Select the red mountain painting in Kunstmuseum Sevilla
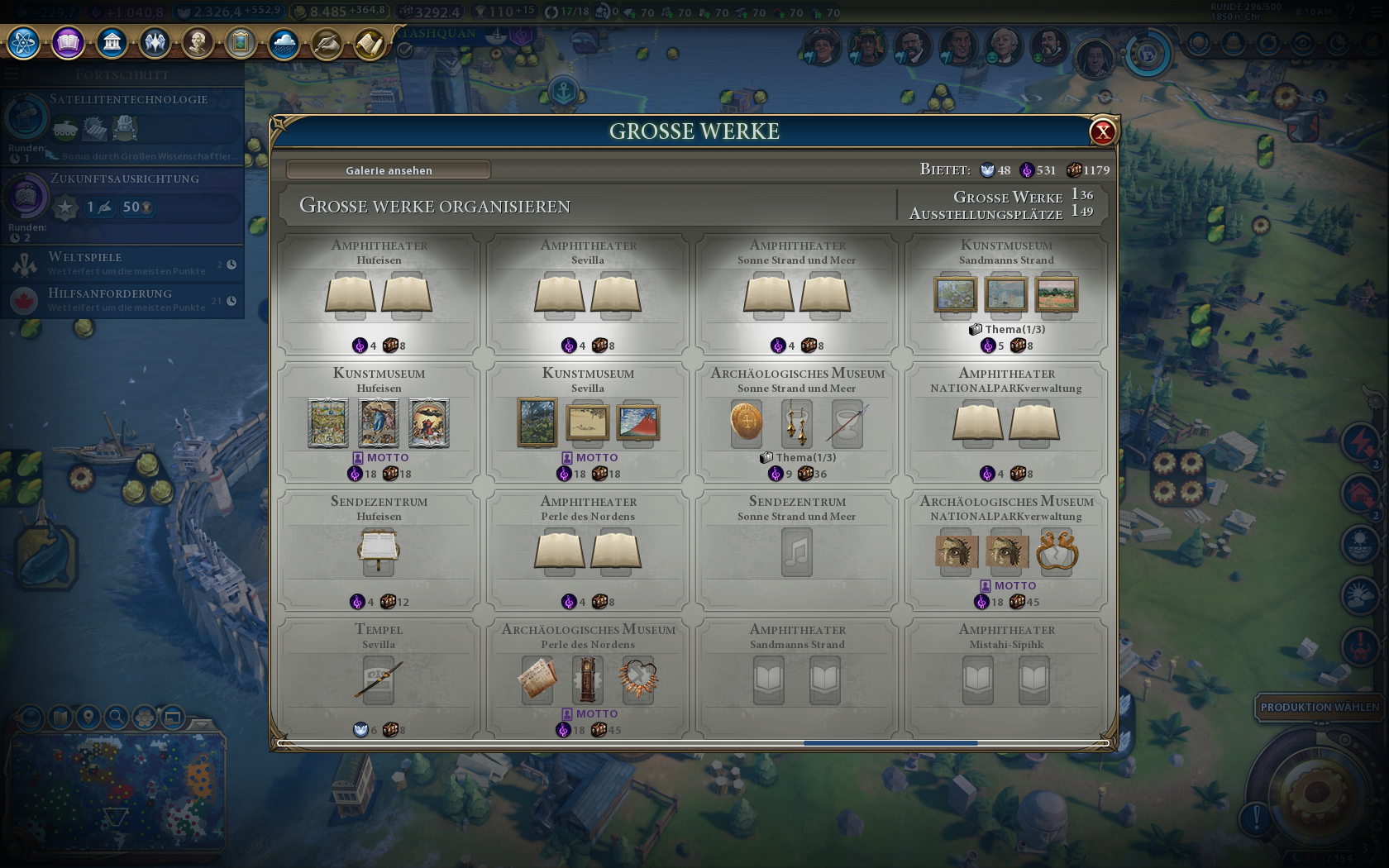The image size is (1389, 868). 637,422
